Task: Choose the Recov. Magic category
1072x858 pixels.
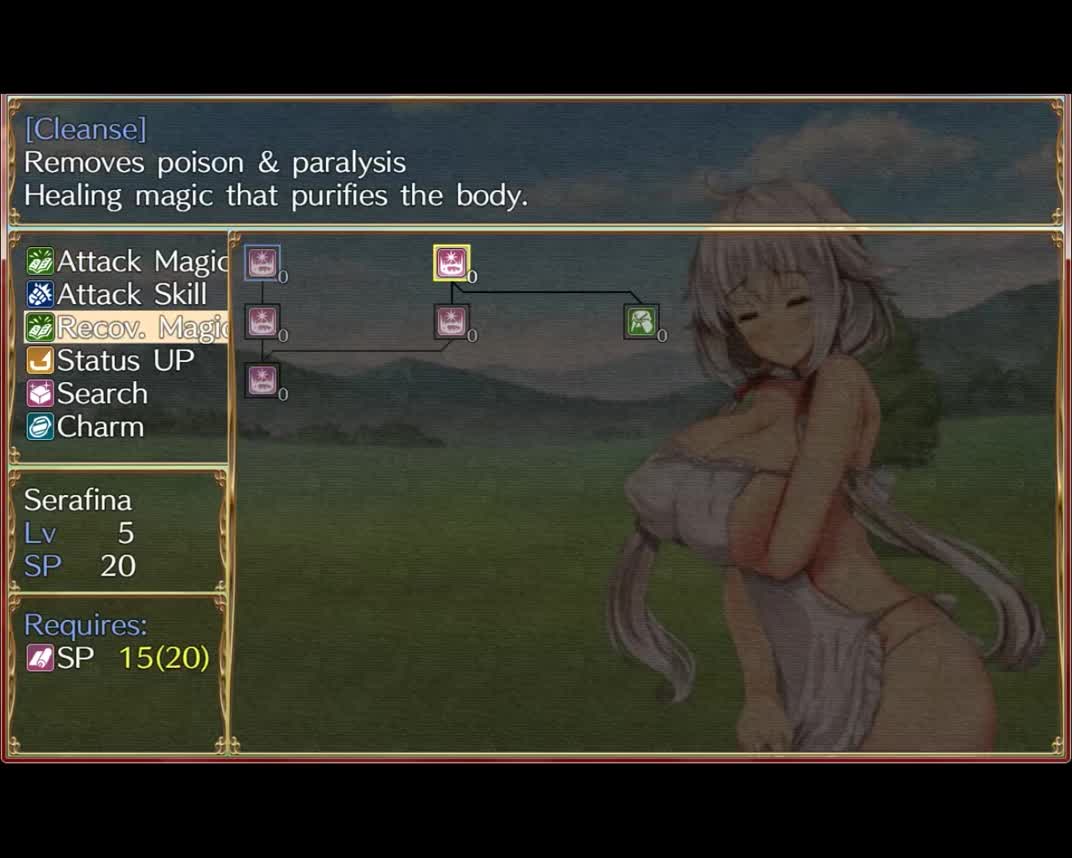Action: pyautogui.click(x=127, y=328)
